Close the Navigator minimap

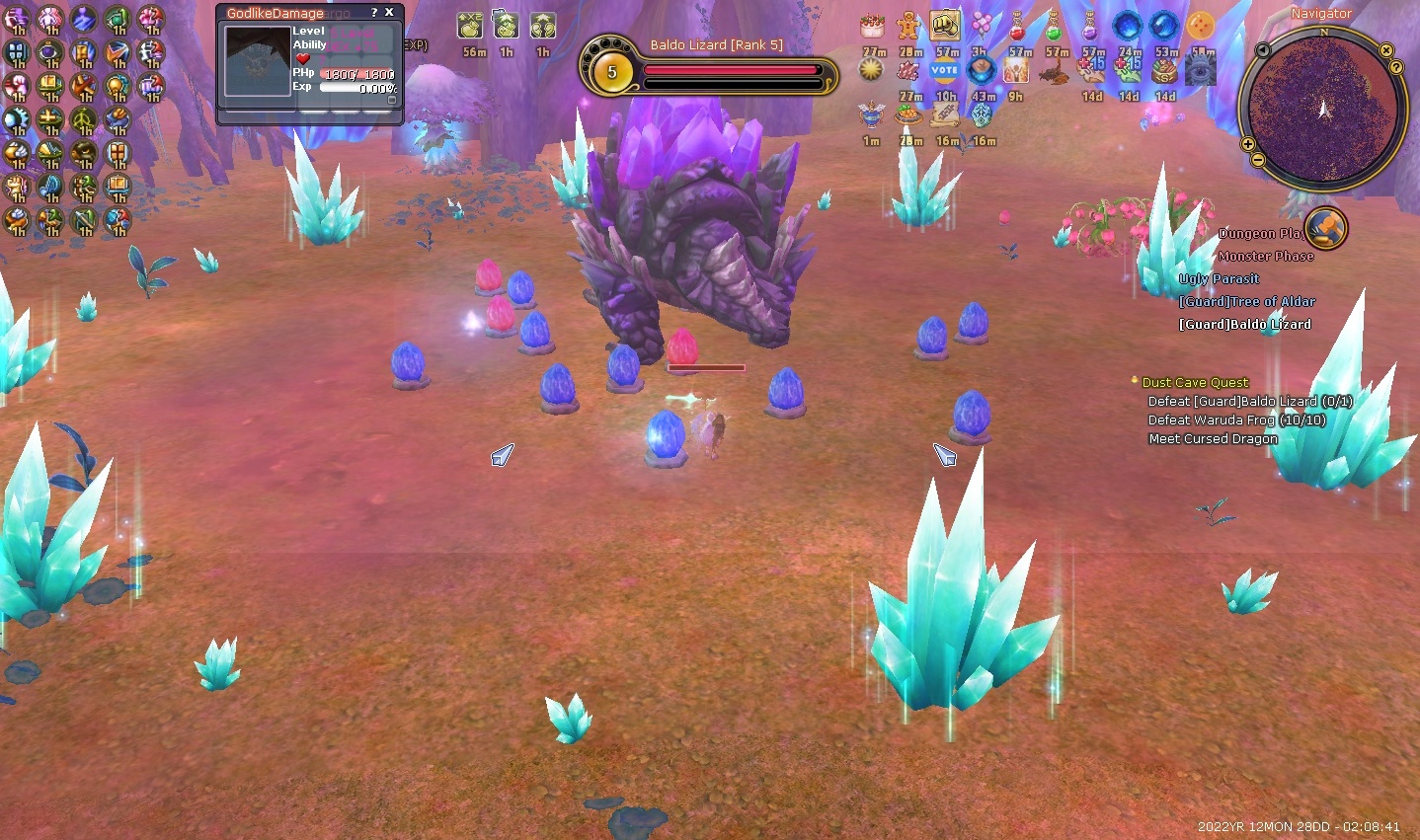click(1386, 50)
